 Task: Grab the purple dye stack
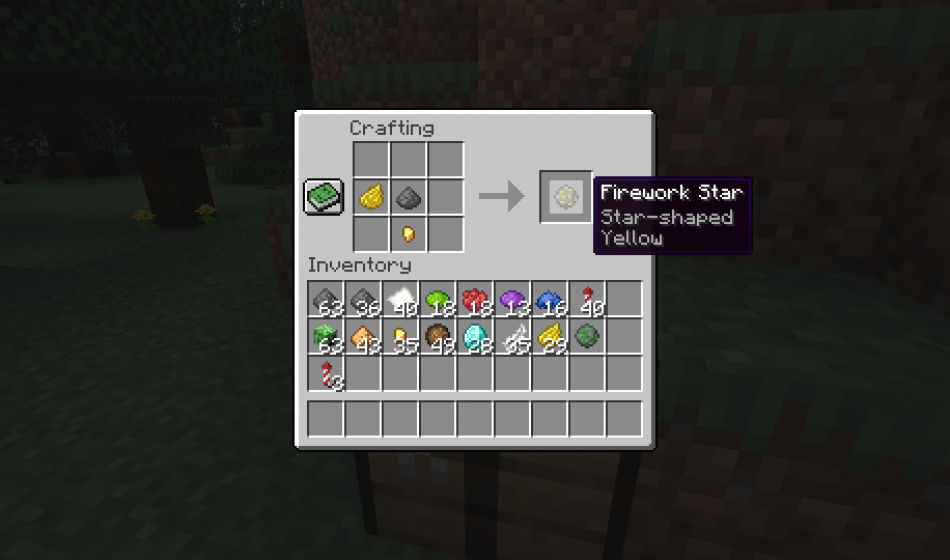(512, 299)
